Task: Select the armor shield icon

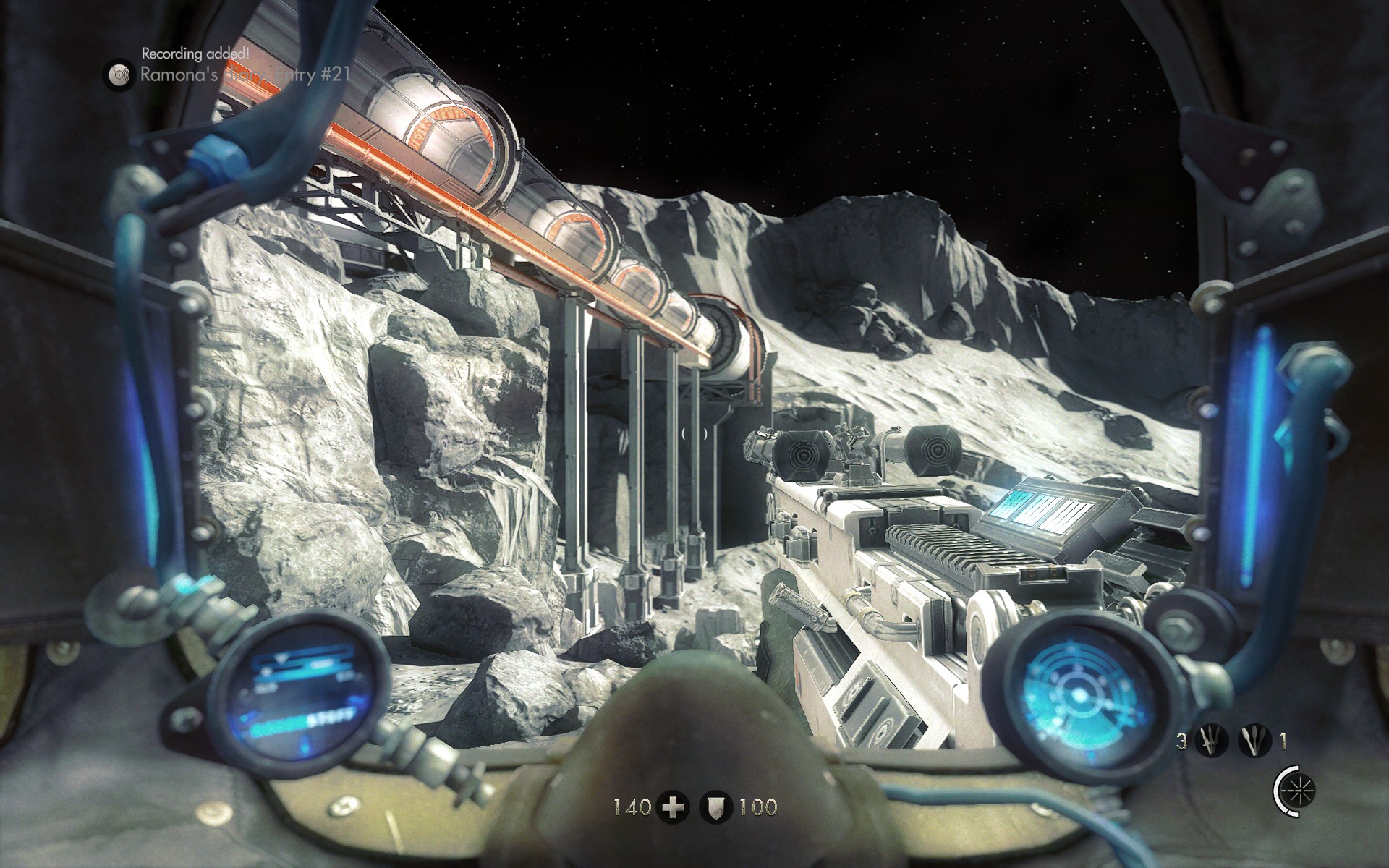Action: (x=717, y=807)
